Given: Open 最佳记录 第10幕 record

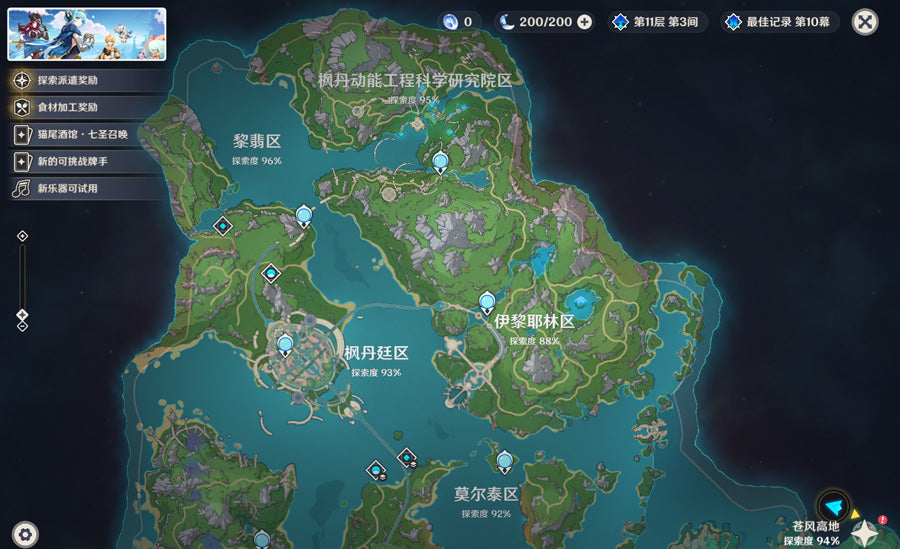Looking at the screenshot, I should [x=782, y=22].
